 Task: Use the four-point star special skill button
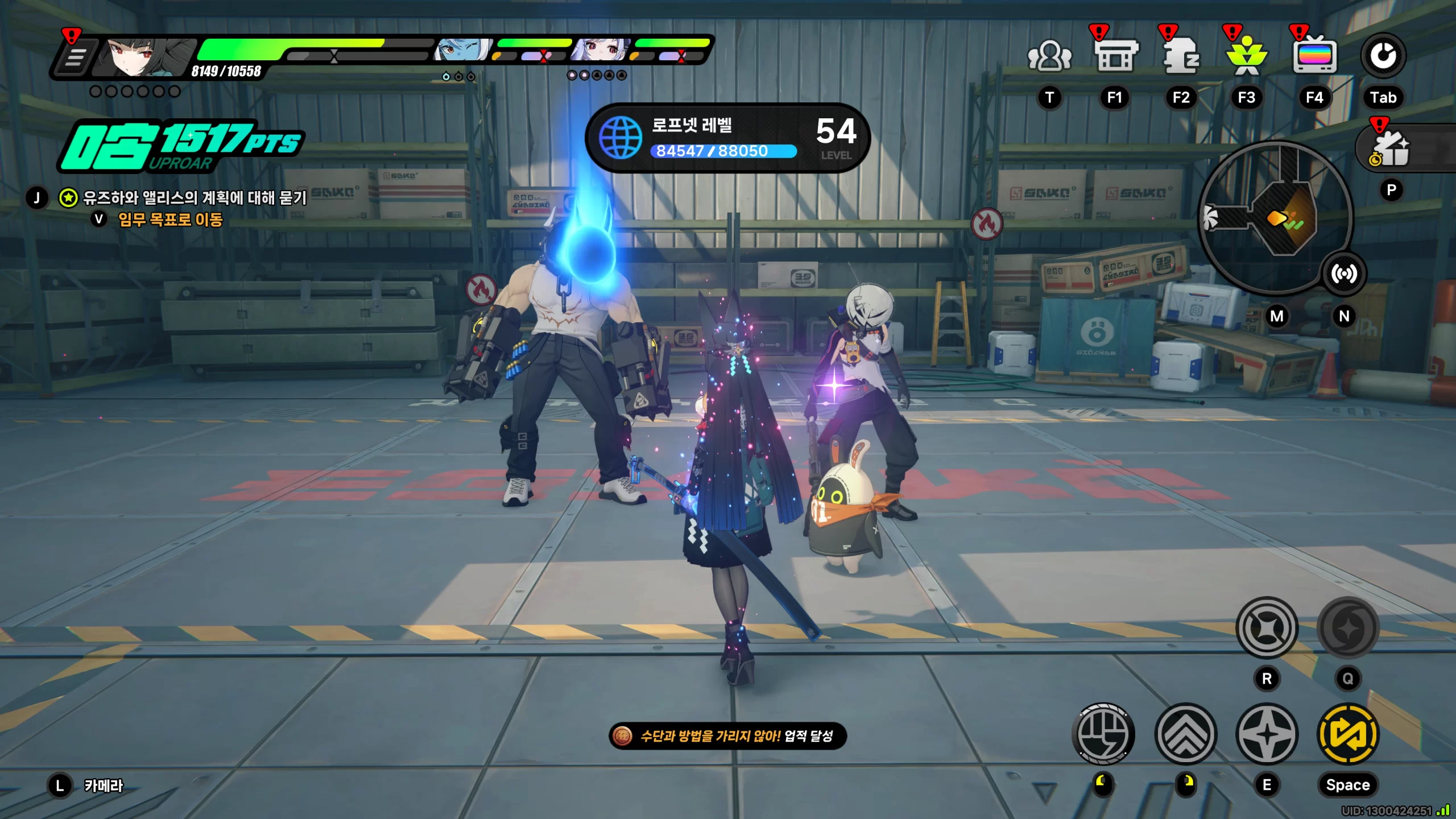click(1267, 734)
